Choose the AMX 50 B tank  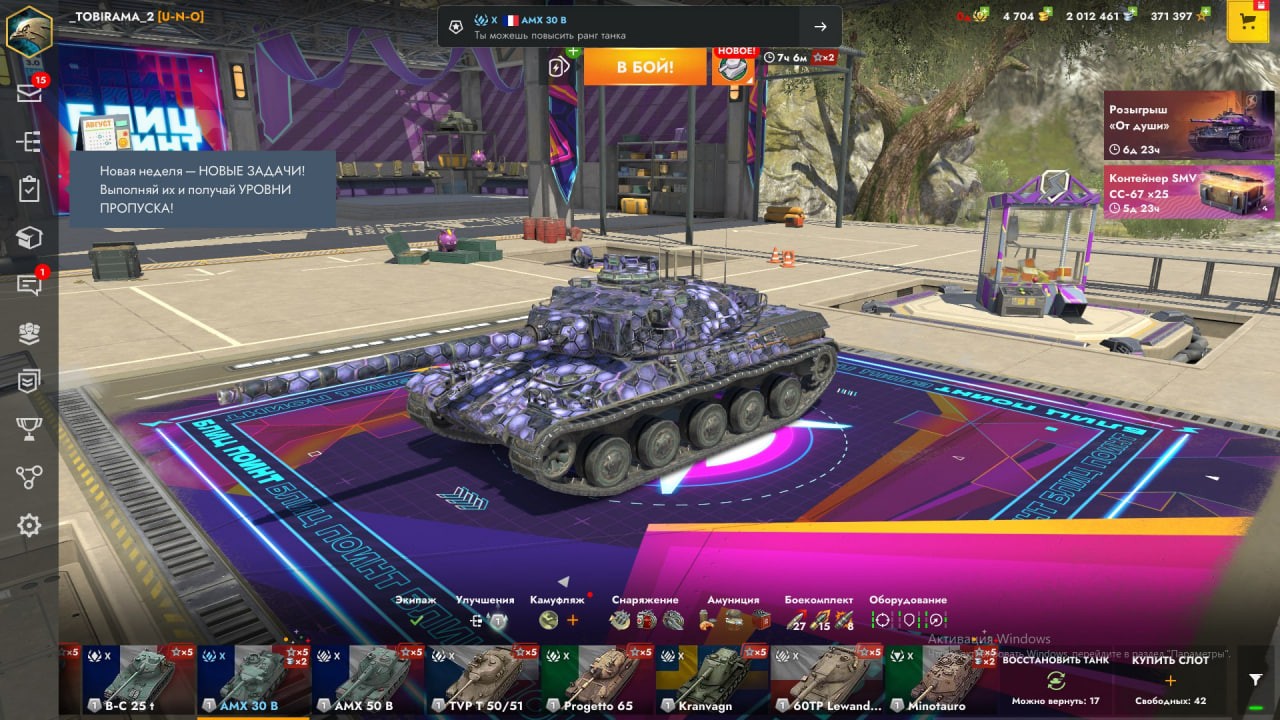[368, 678]
